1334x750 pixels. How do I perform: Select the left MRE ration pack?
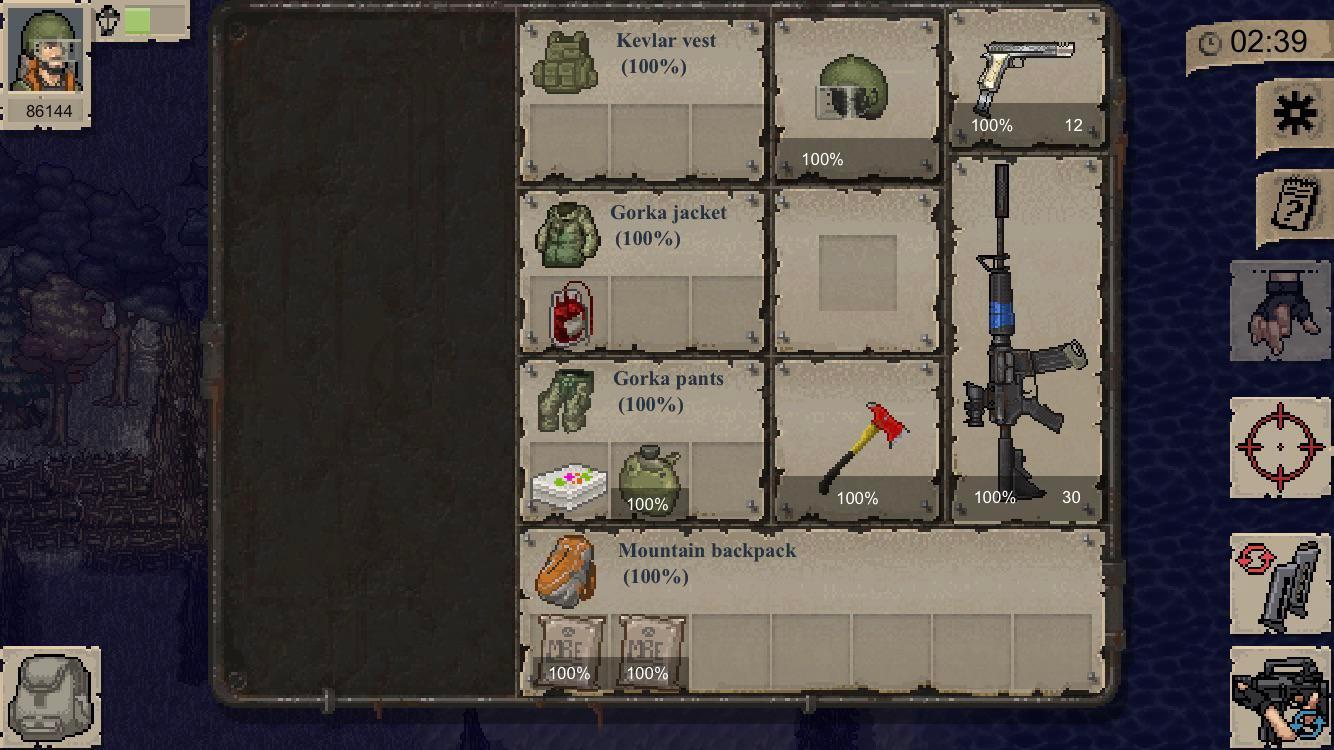(x=568, y=650)
